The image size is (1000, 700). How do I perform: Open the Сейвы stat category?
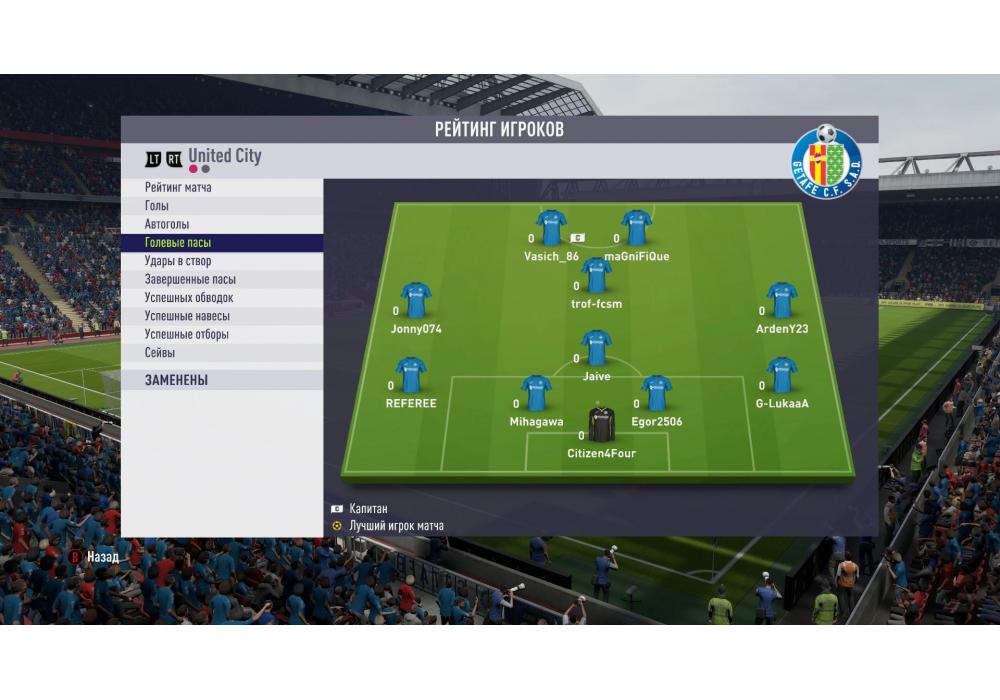pos(160,353)
